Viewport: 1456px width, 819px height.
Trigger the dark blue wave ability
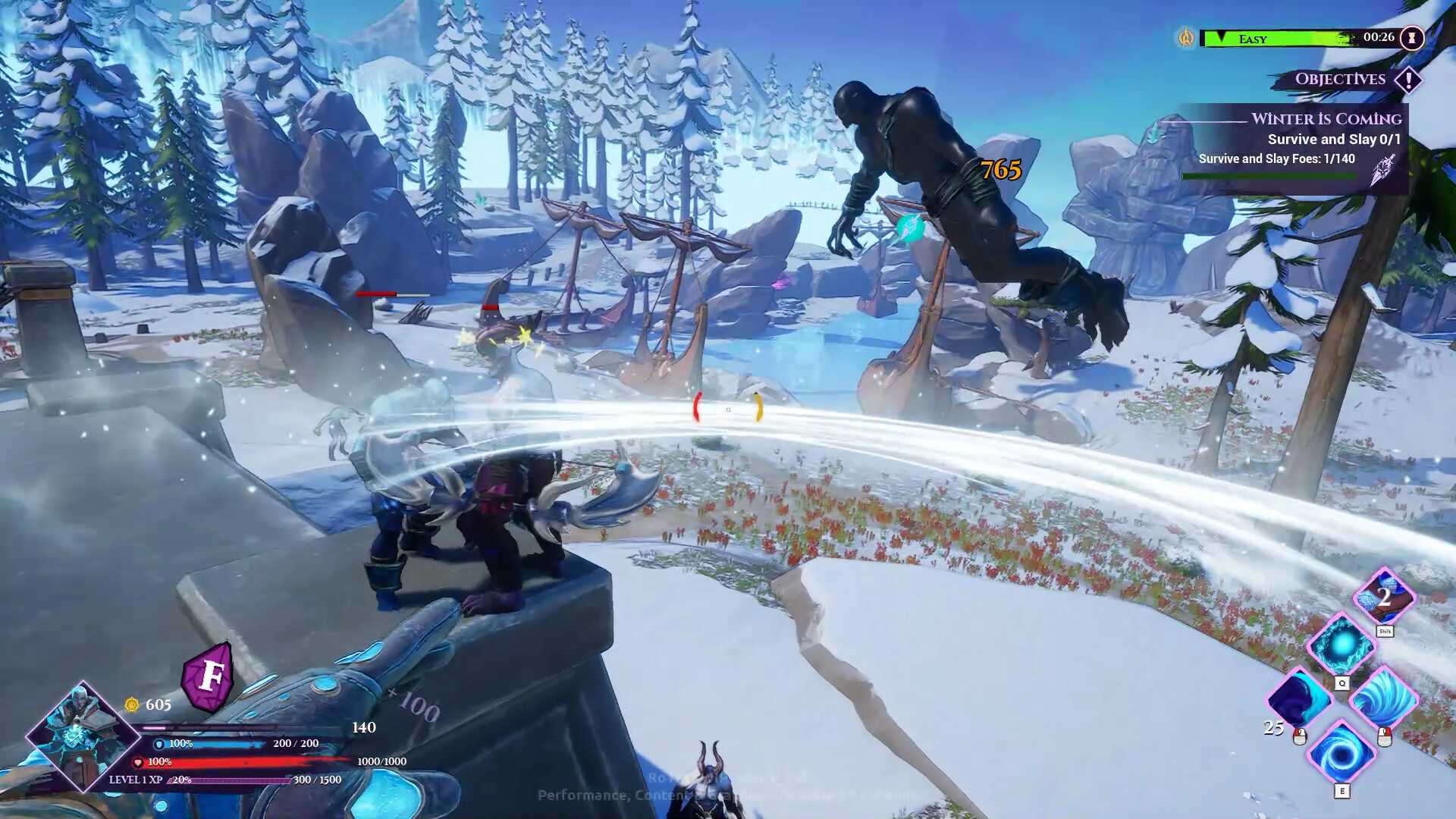coord(1298,698)
